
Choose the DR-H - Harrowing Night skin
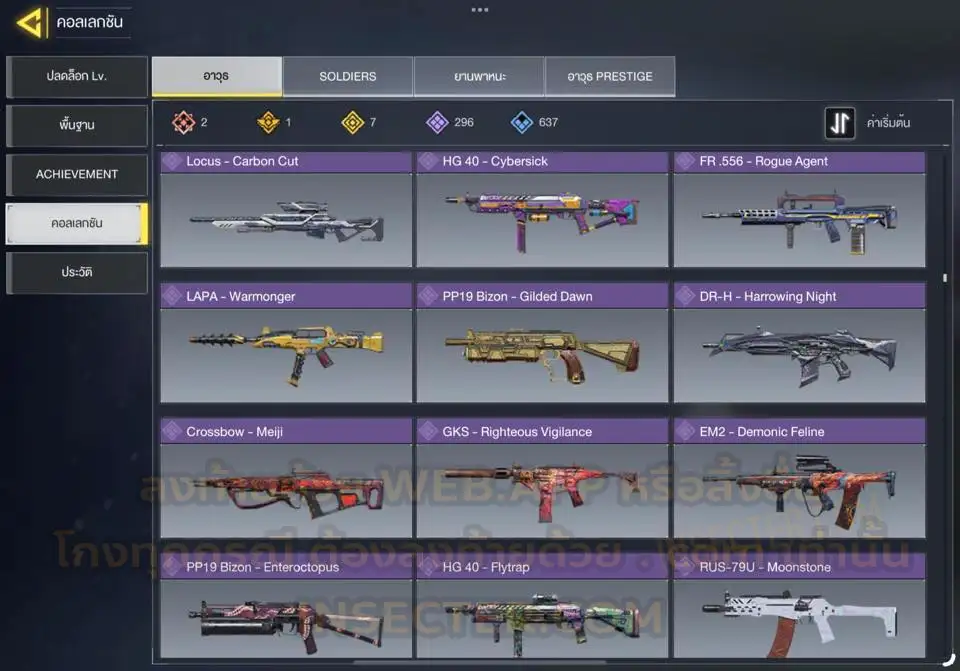tap(799, 344)
